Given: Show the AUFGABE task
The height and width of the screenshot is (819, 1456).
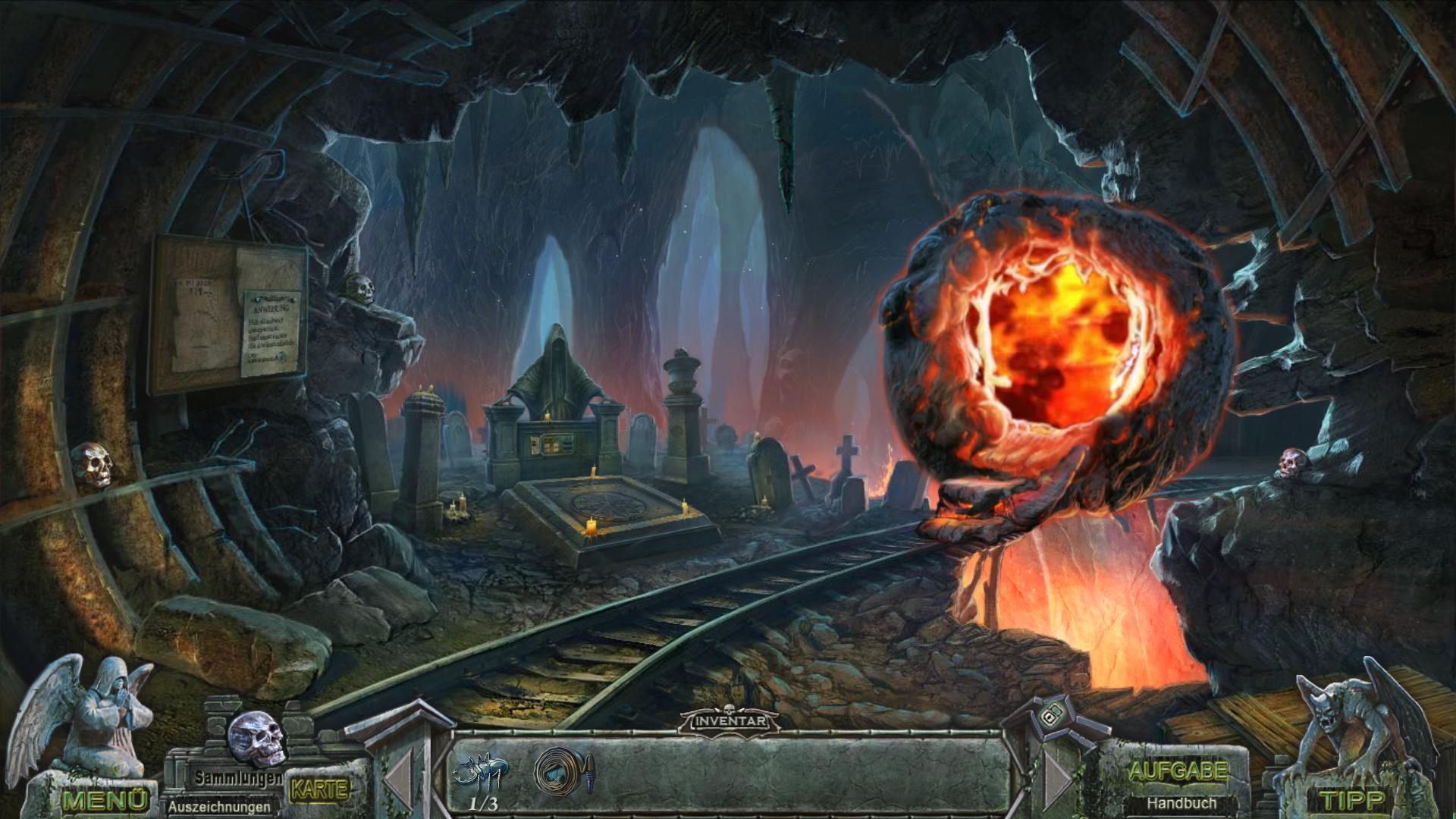Looking at the screenshot, I should click(1178, 772).
